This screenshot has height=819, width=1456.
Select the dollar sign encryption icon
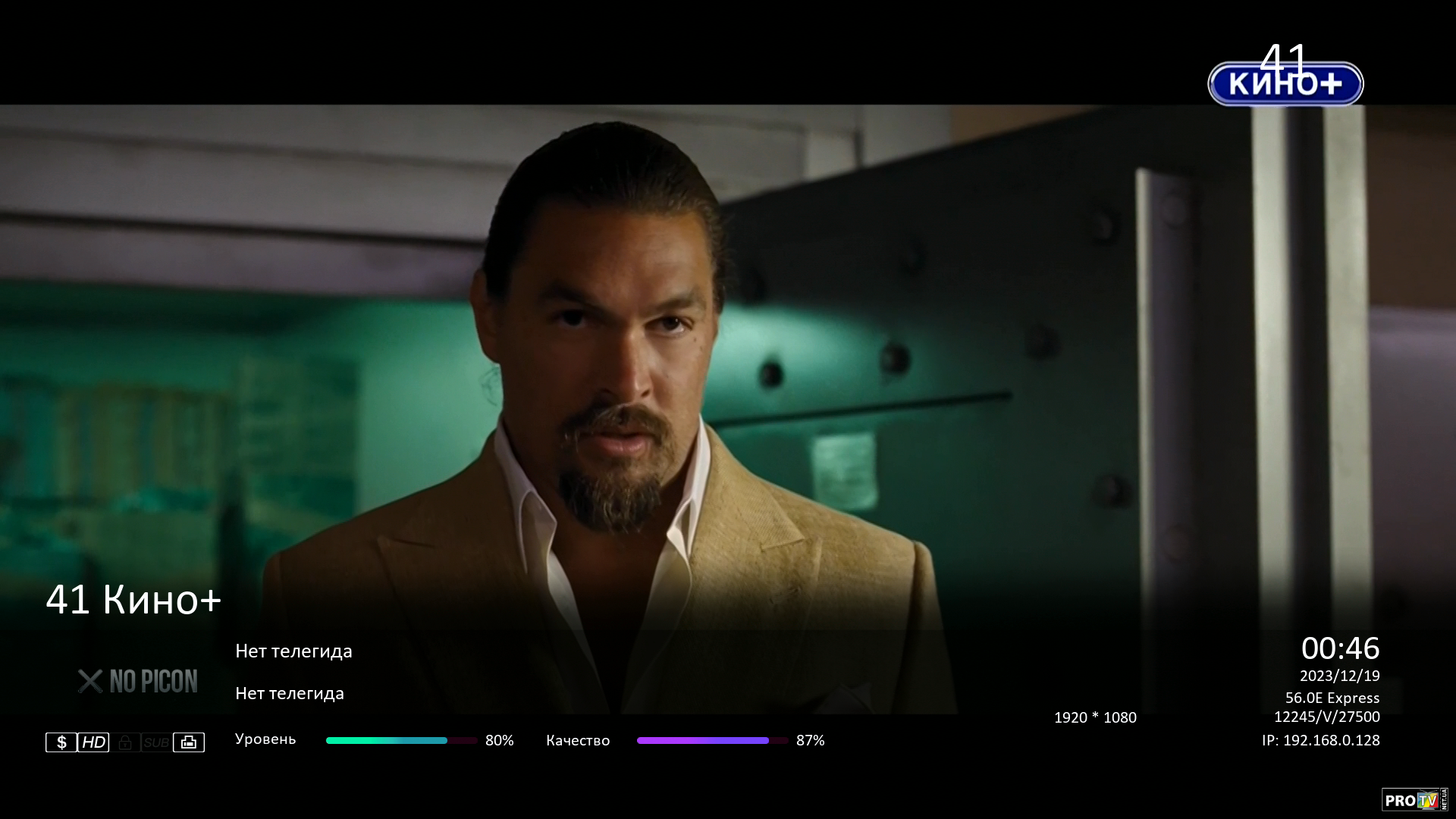(61, 742)
